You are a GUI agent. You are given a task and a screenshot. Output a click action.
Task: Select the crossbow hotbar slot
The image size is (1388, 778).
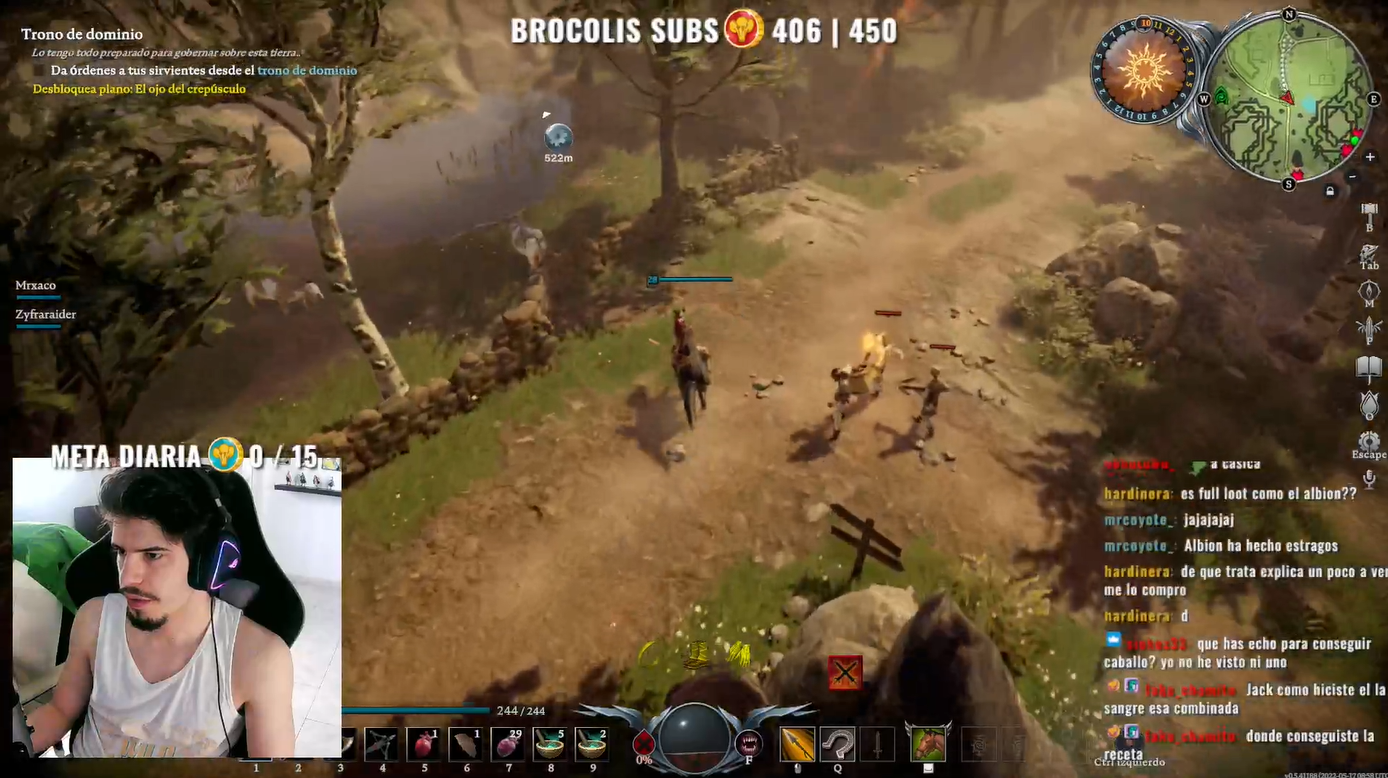tap(382, 744)
